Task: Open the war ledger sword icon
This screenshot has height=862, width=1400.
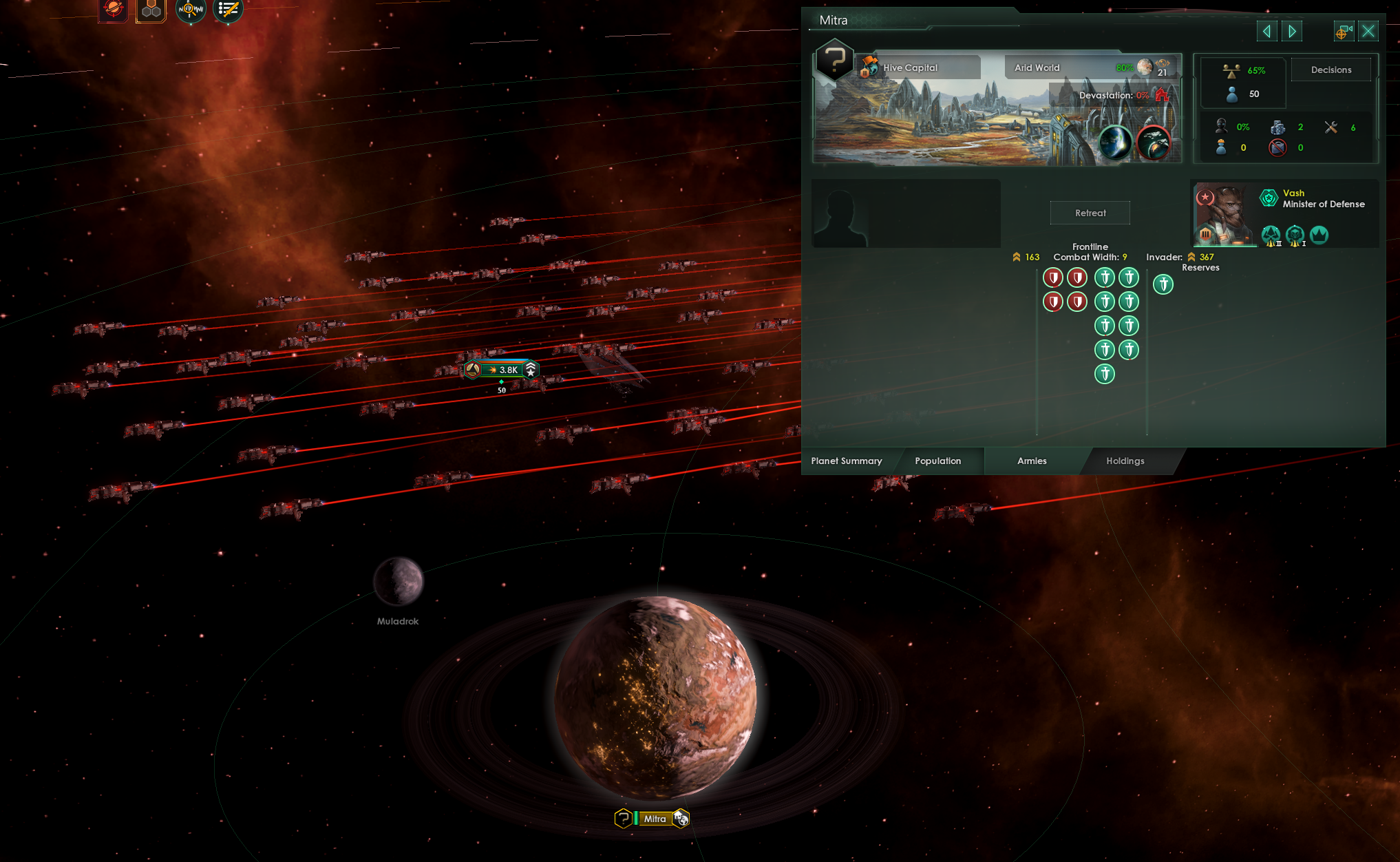Action: pyautogui.click(x=227, y=10)
